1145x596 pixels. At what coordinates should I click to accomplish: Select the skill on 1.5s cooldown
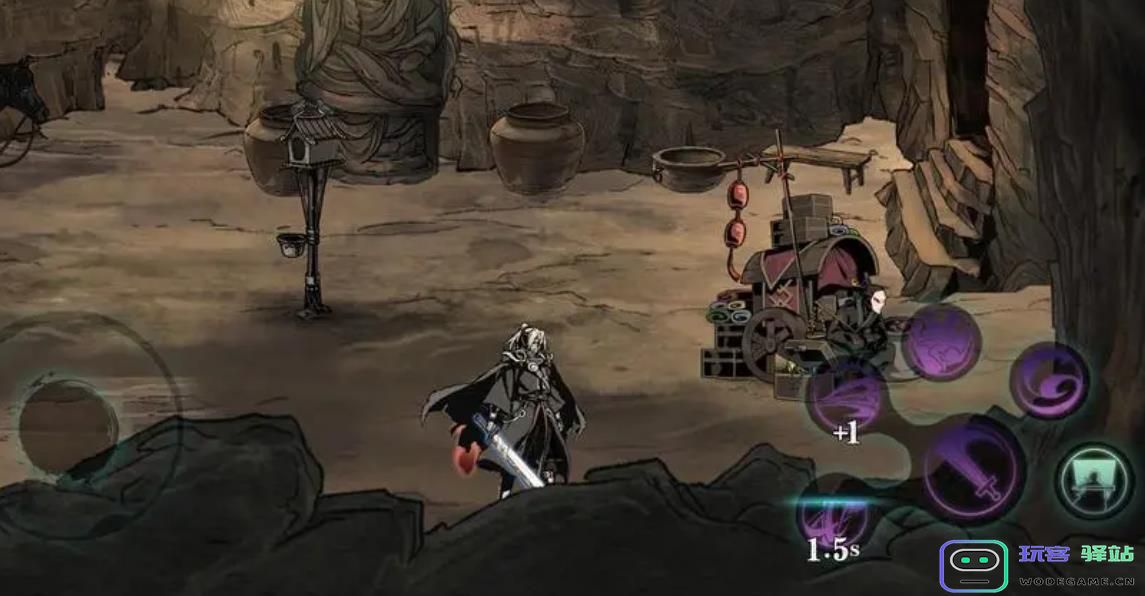click(832, 517)
